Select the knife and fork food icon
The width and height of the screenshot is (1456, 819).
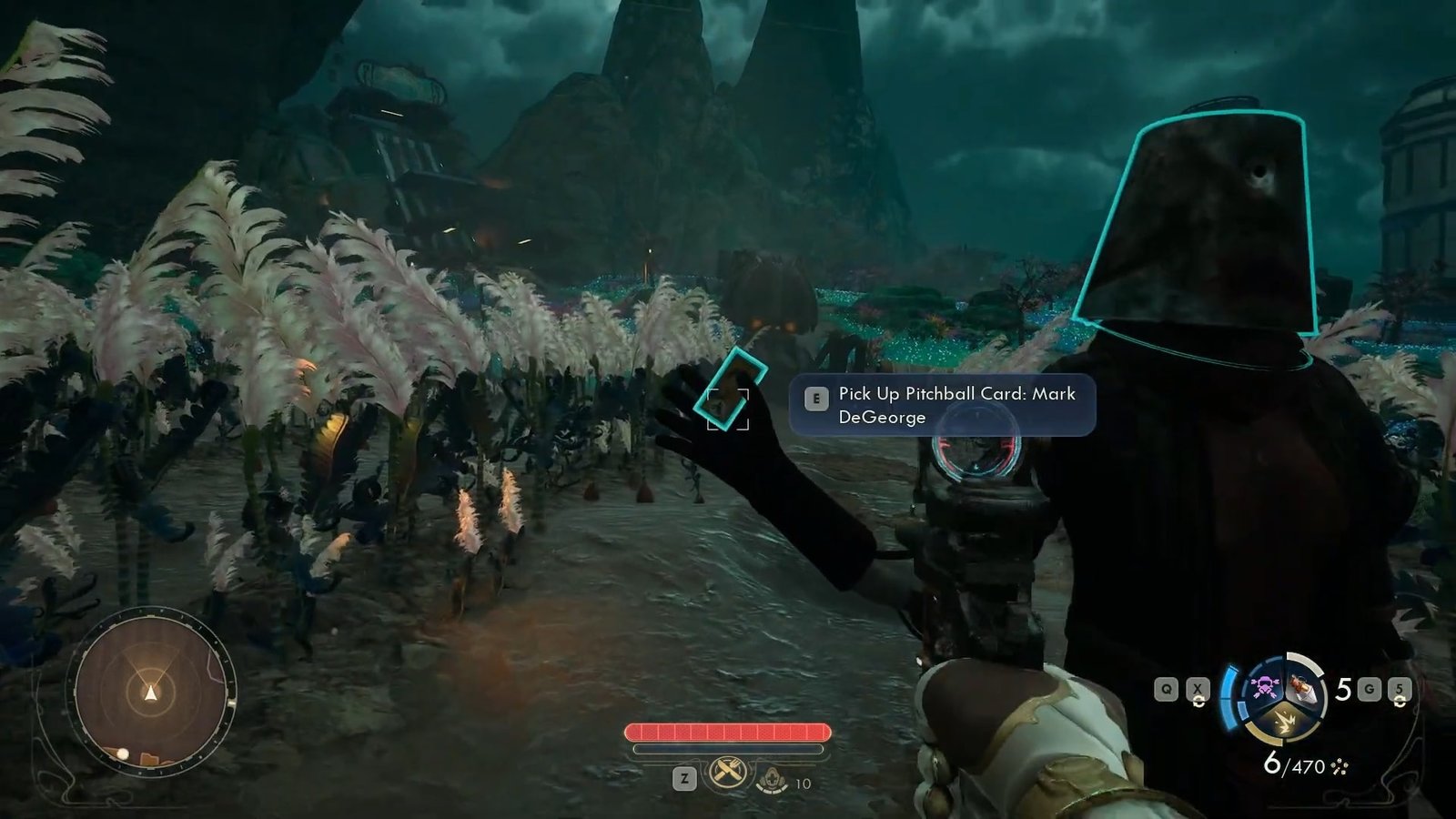coord(727,774)
